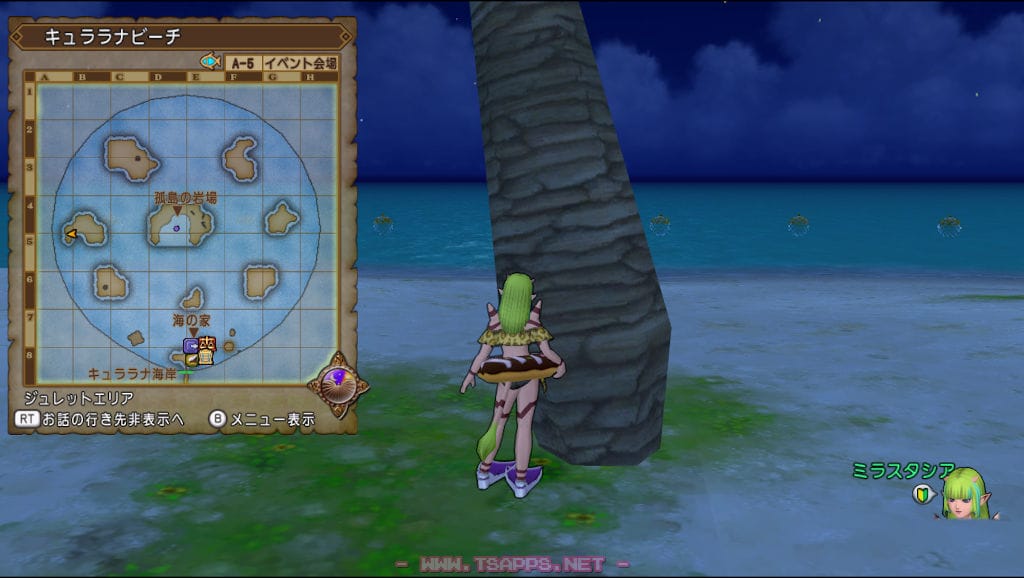Click the 孤島の岩場 marker on the map
Viewport: 1024px width, 578px height.
(178, 211)
